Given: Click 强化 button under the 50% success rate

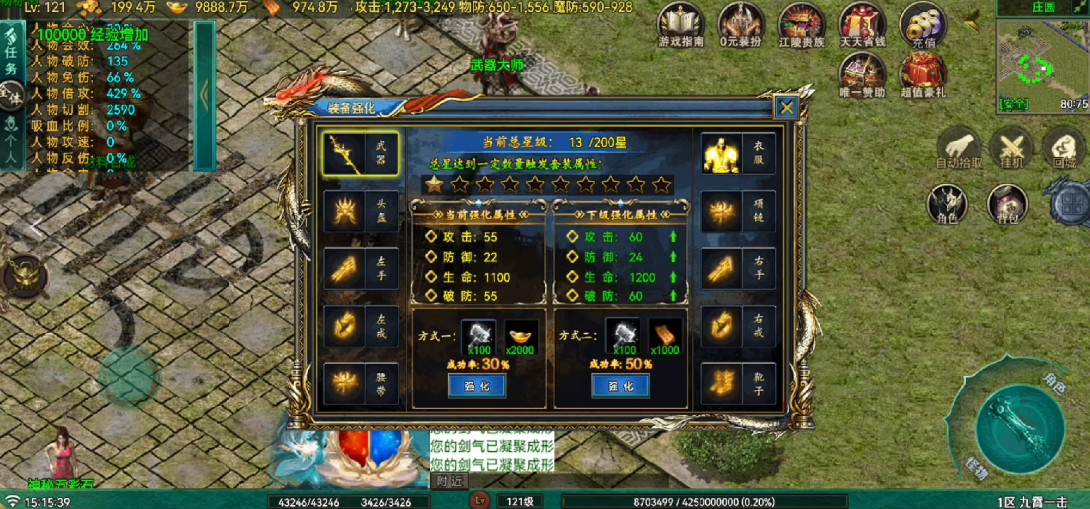Looking at the screenshot, I should click(620, 386).
